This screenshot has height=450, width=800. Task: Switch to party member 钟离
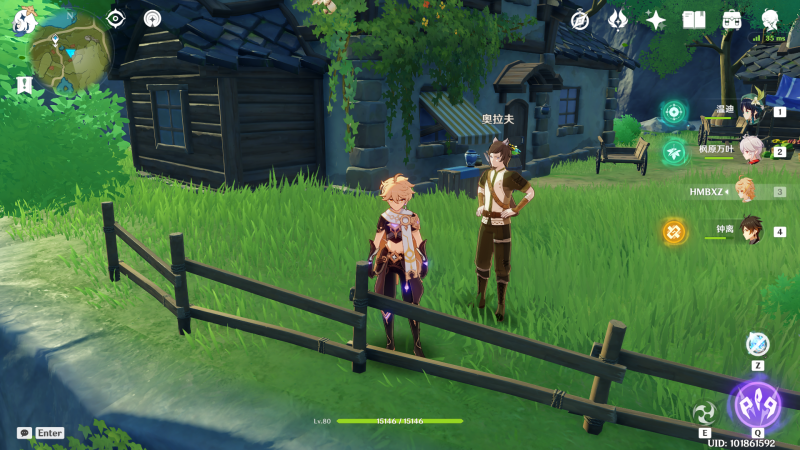(x=751, y=230)
